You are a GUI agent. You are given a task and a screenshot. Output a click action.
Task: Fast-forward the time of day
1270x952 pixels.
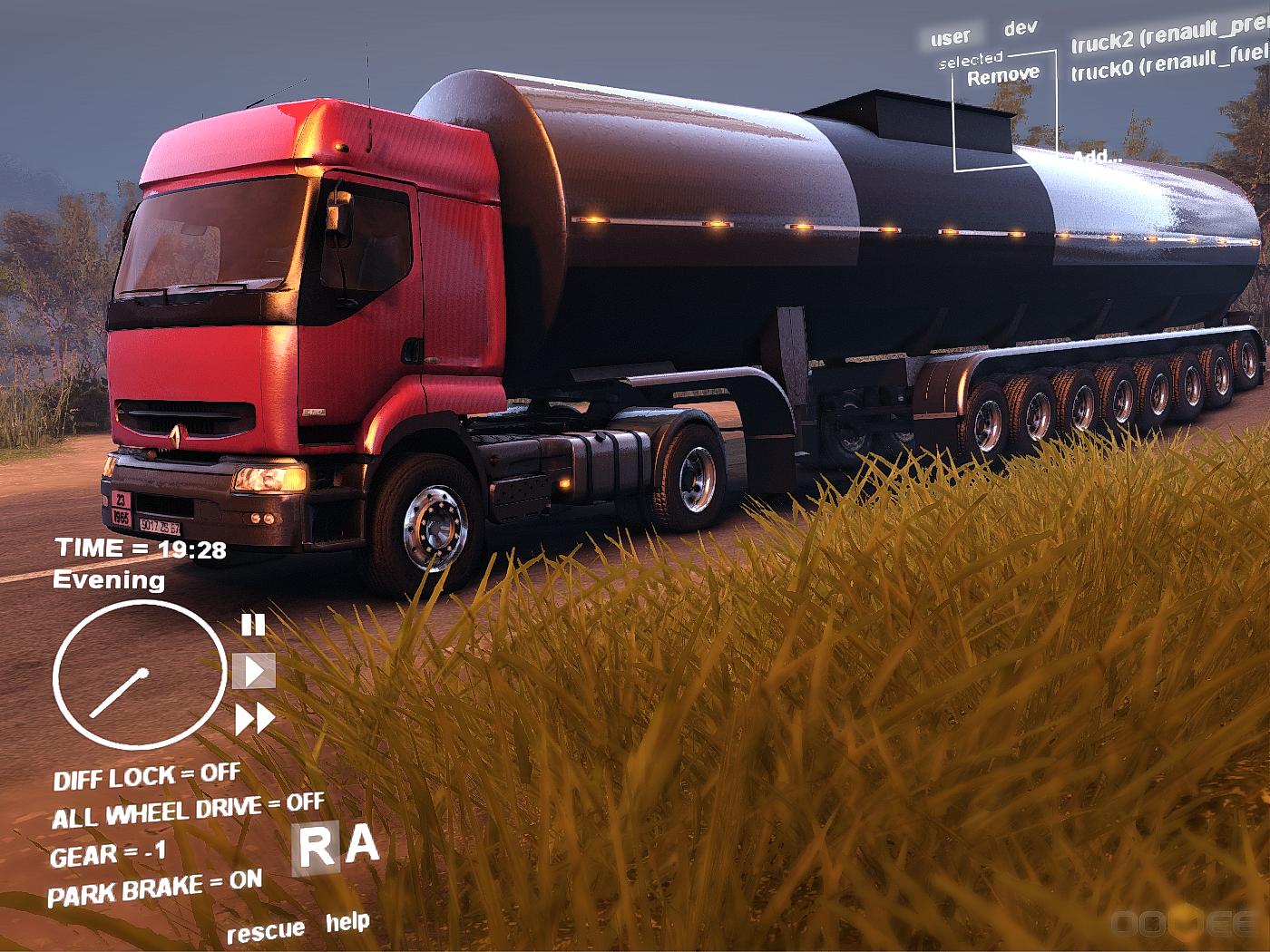(x=255, y=720)
